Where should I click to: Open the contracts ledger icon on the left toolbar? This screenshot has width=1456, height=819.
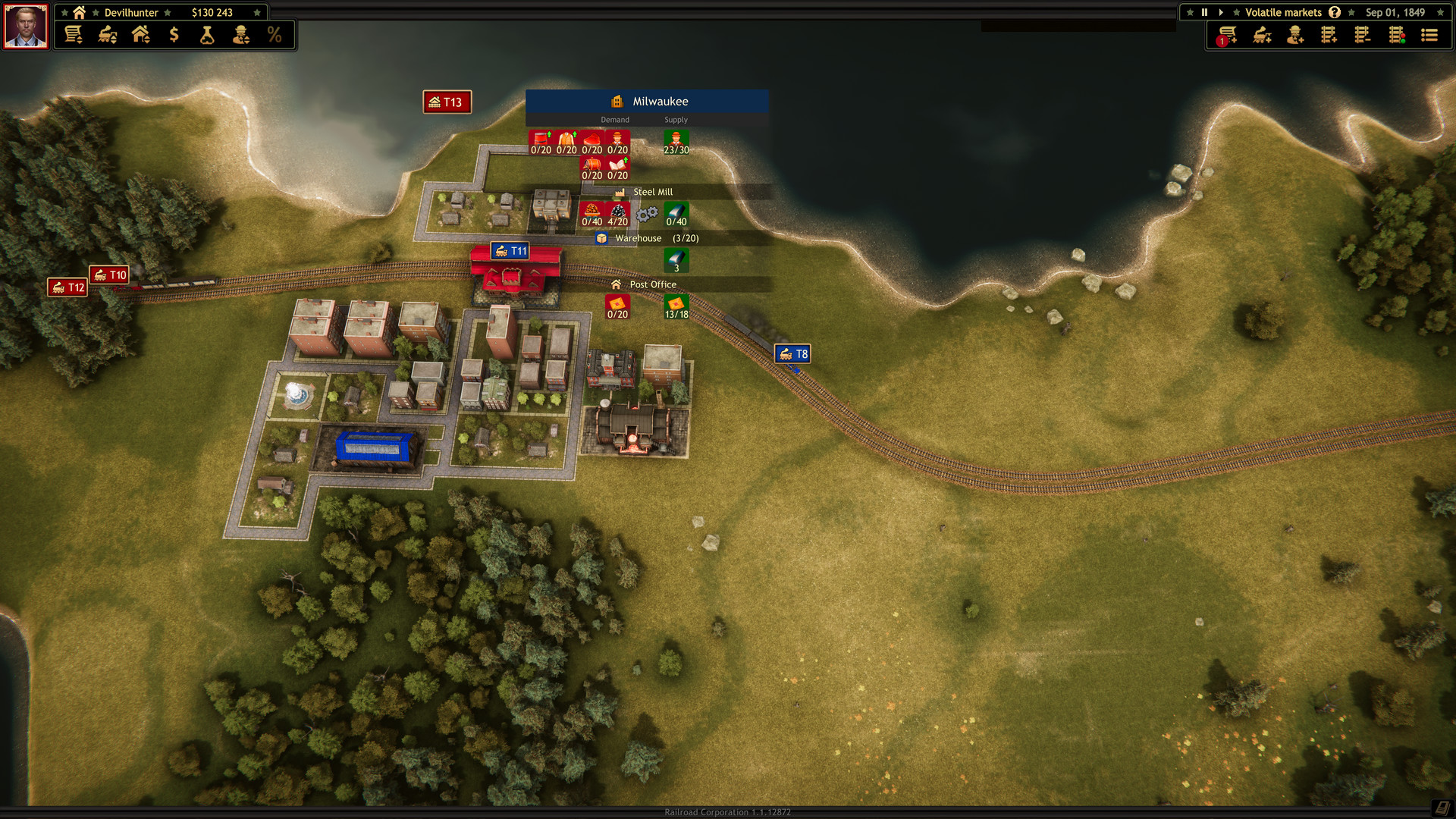[x=72, y=34]
